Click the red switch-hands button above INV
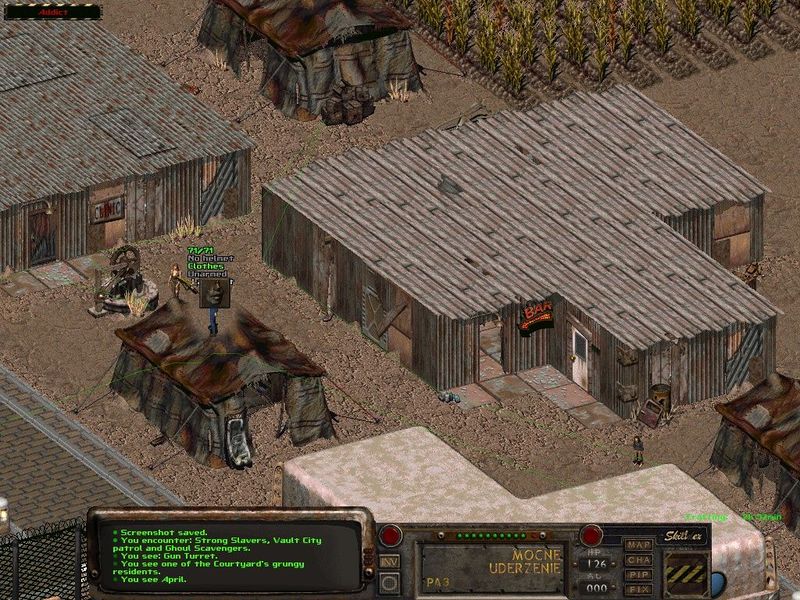 391,535
